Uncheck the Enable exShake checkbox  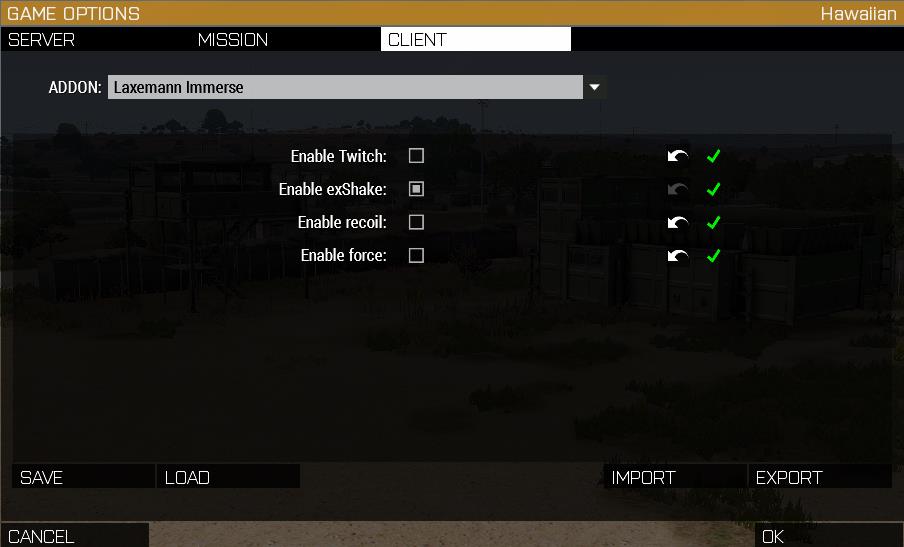(416, 189)
